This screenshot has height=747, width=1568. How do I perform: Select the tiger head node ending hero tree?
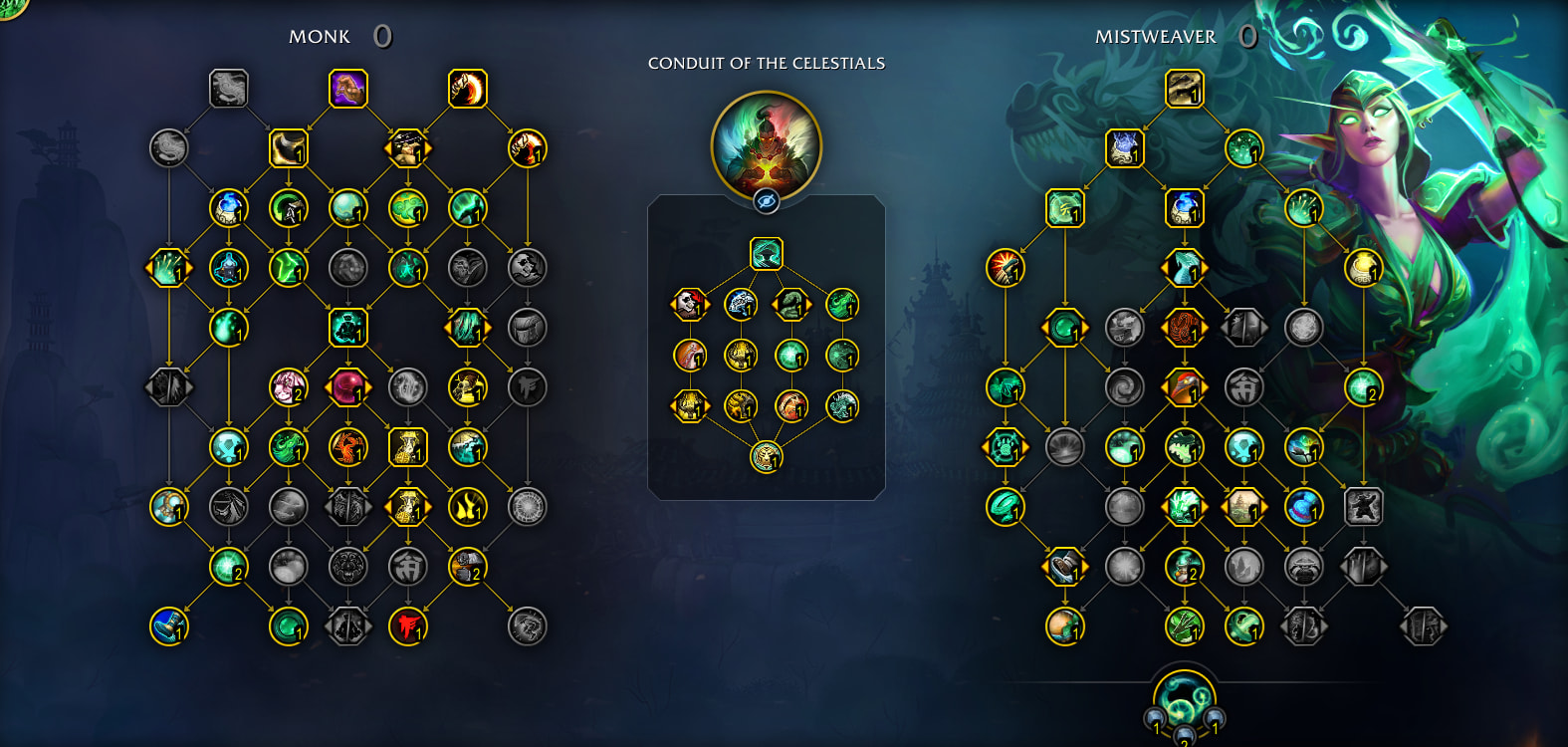point(767,457)
